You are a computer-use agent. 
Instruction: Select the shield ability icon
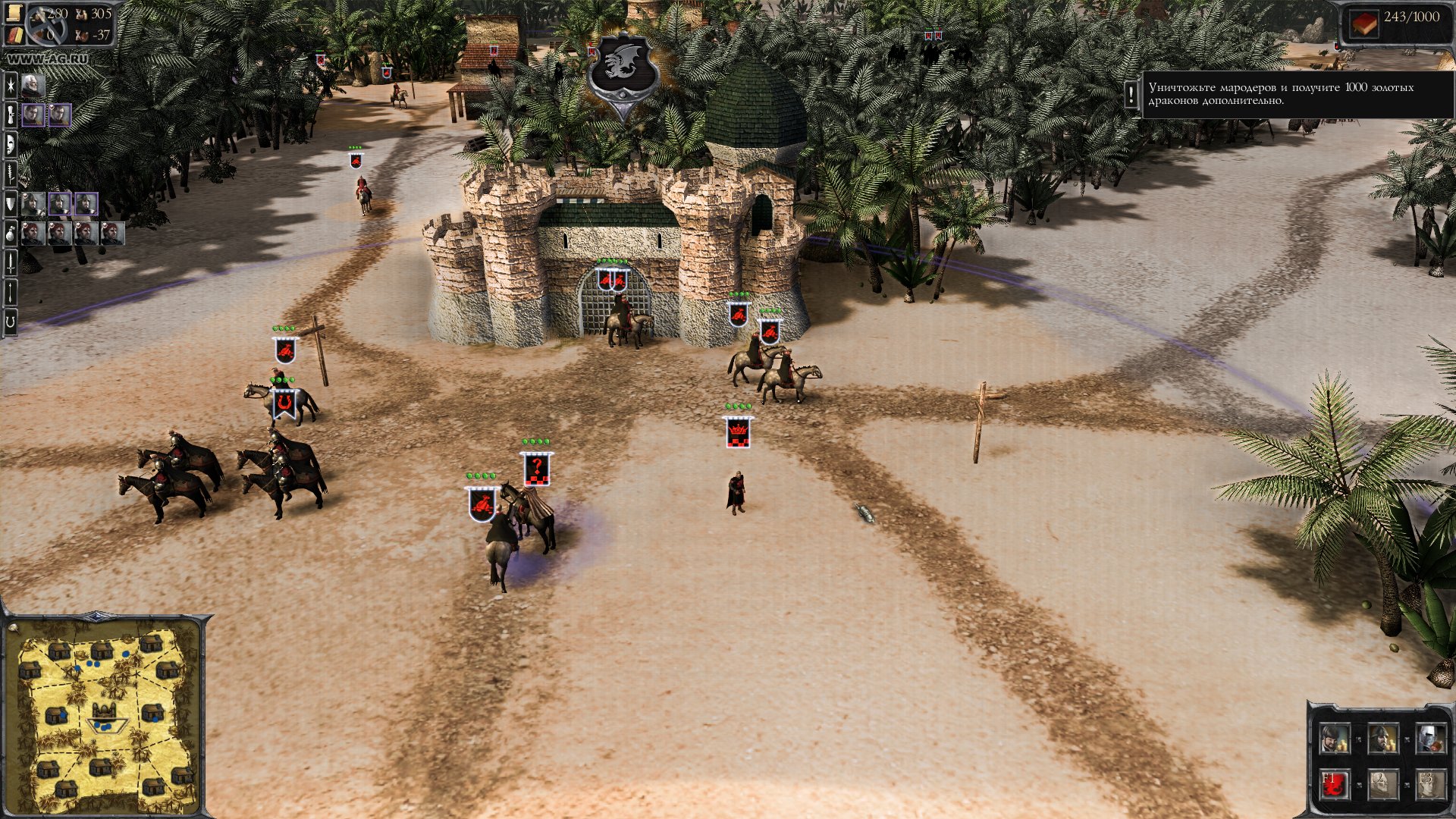pos(11,205)
